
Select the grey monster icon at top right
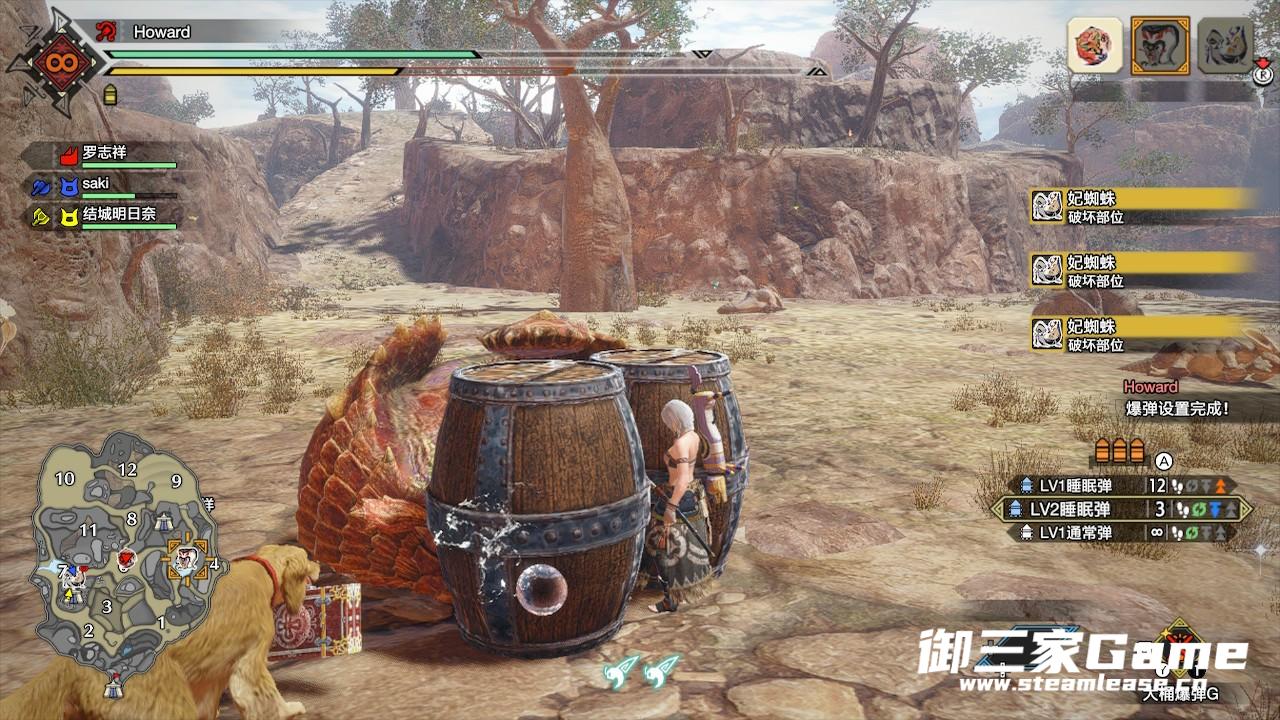pyautogui.click(x=1223, y=45)
